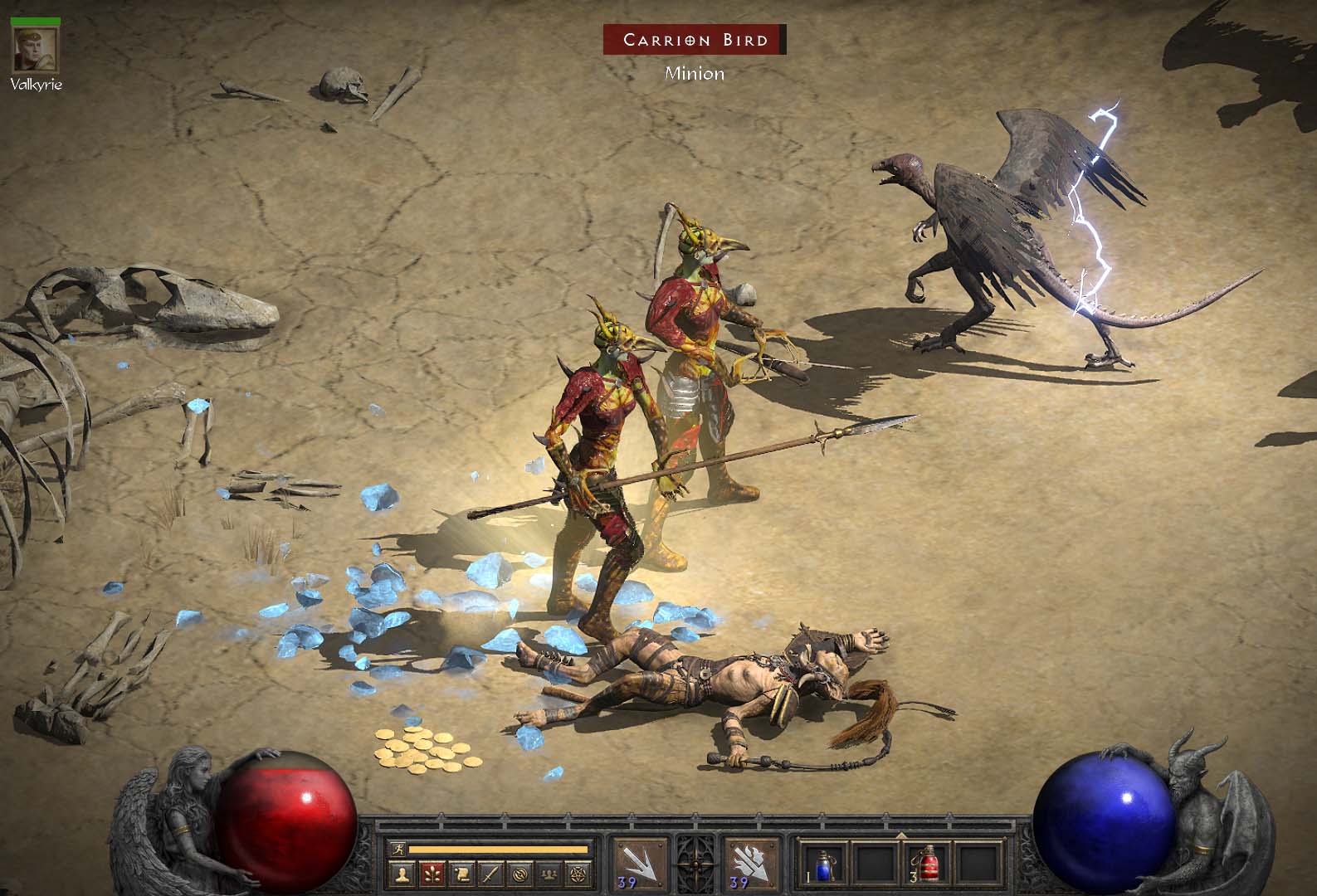The width and height of the screenshot is (1317, 896).
Task: Open the Party screen icon
Action: [549, 874]
